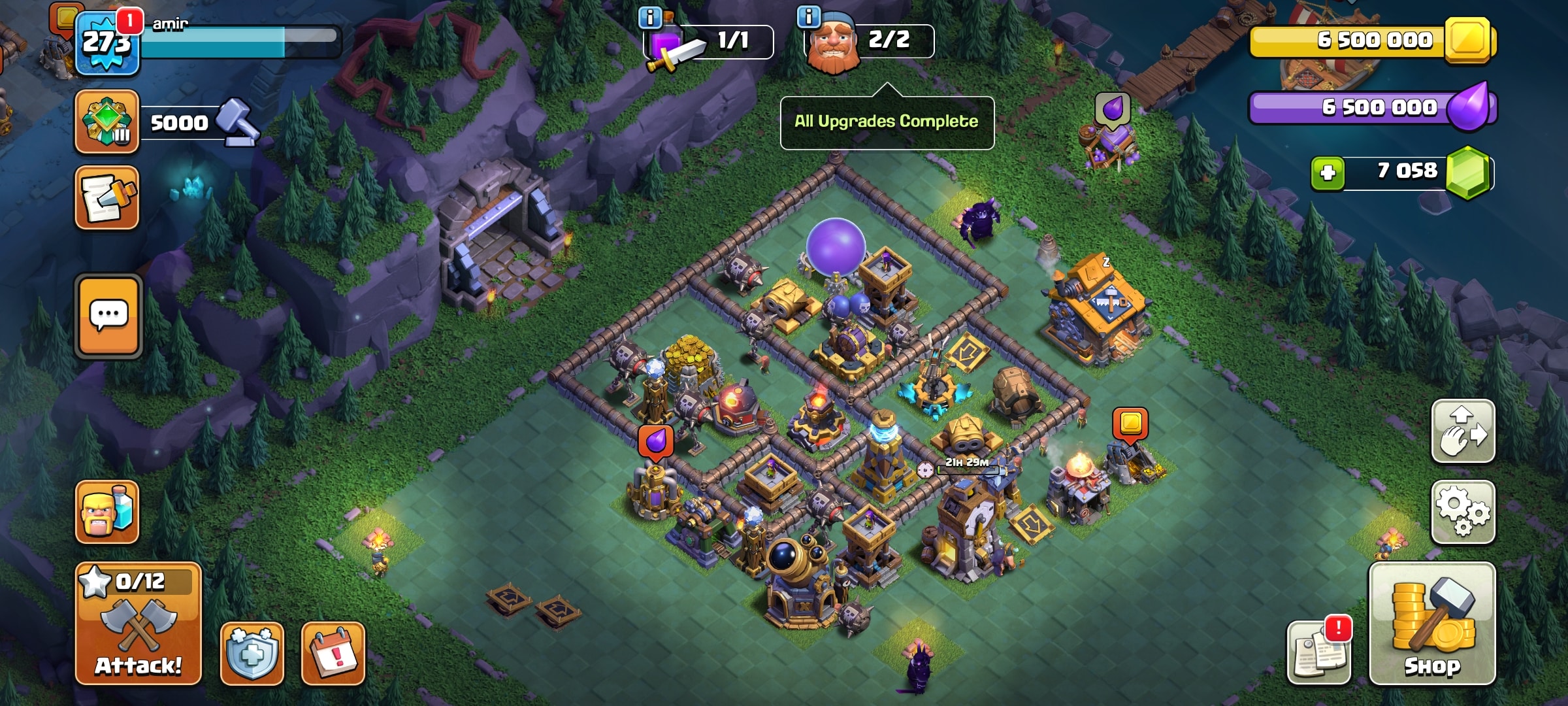
Task: Tap the green plus to buy gems
Action: point(1328,173)
